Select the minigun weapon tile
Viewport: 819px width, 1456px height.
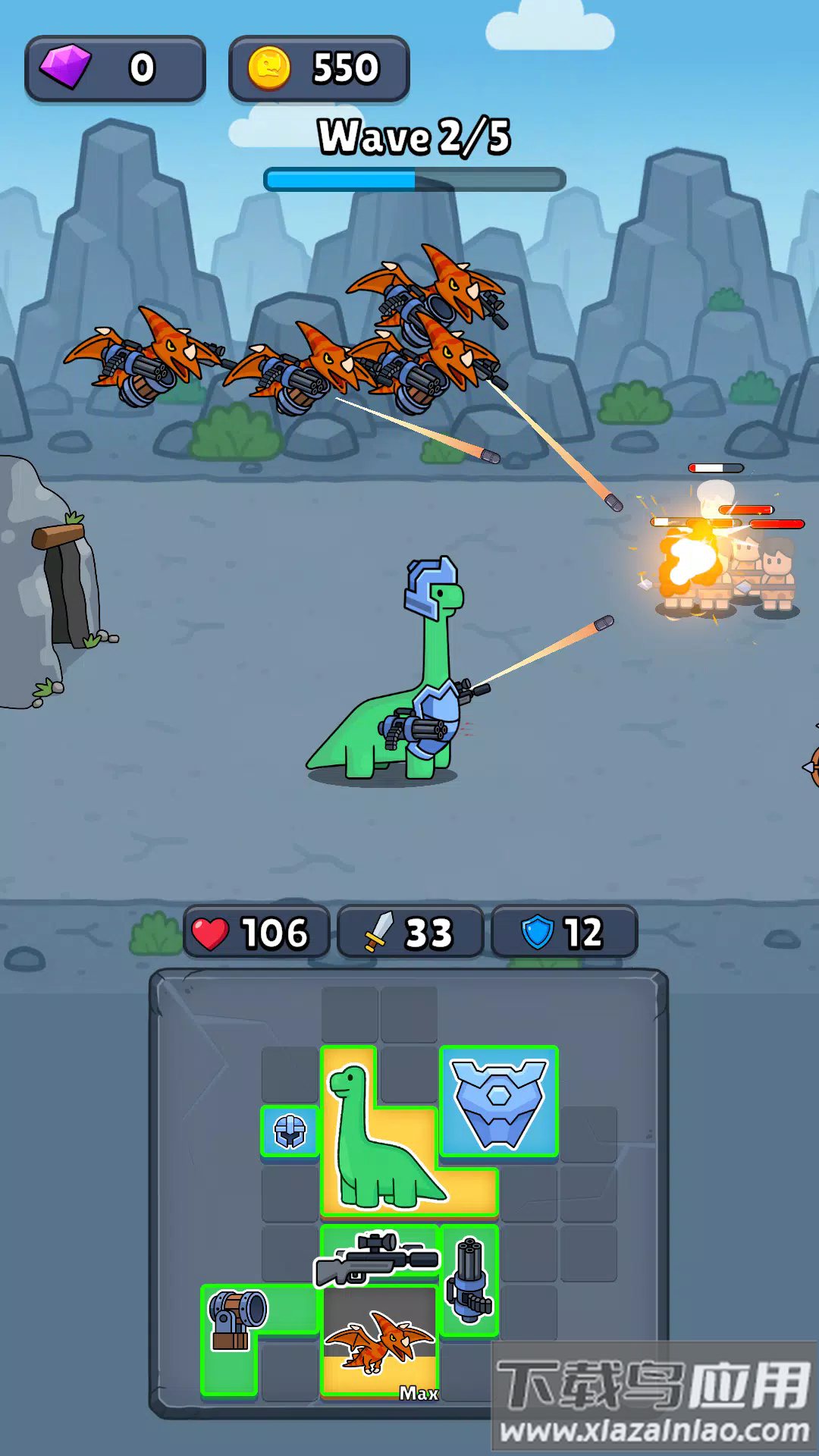[x=469, y=1281]
